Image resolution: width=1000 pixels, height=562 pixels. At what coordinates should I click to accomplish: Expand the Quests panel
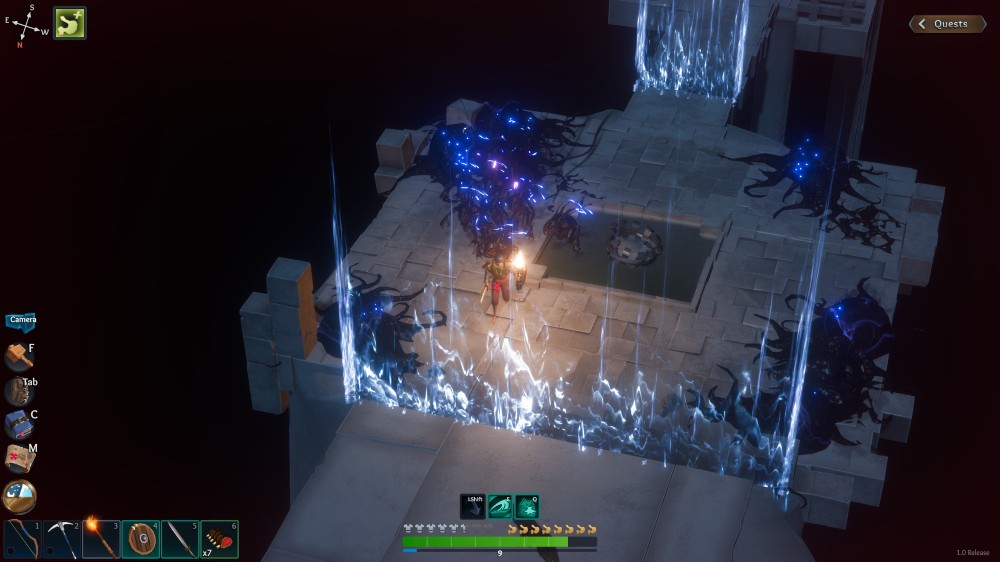pyautogui.click(x=947, y=24)
